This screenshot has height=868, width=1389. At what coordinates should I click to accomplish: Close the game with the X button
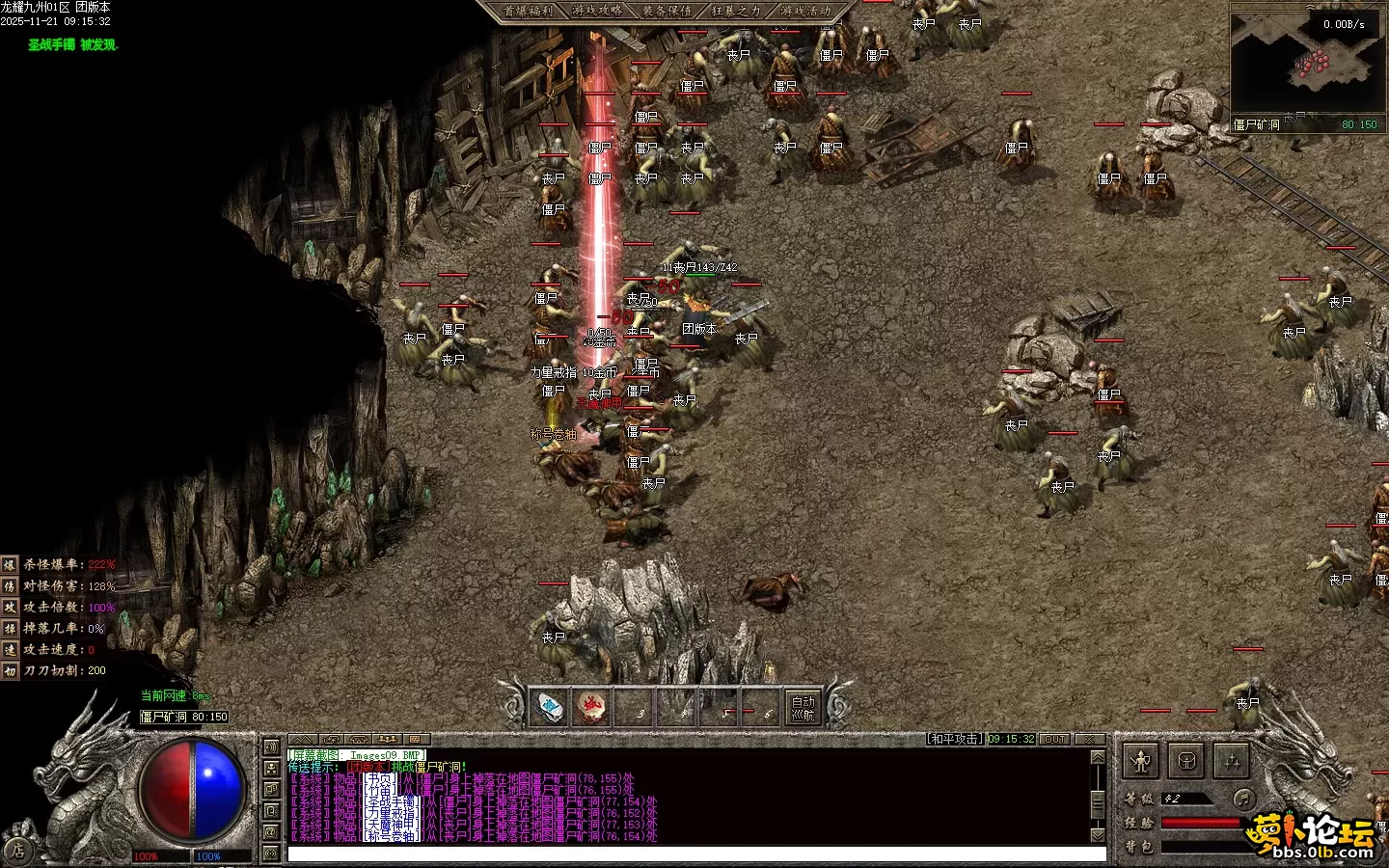[1090, 740]
